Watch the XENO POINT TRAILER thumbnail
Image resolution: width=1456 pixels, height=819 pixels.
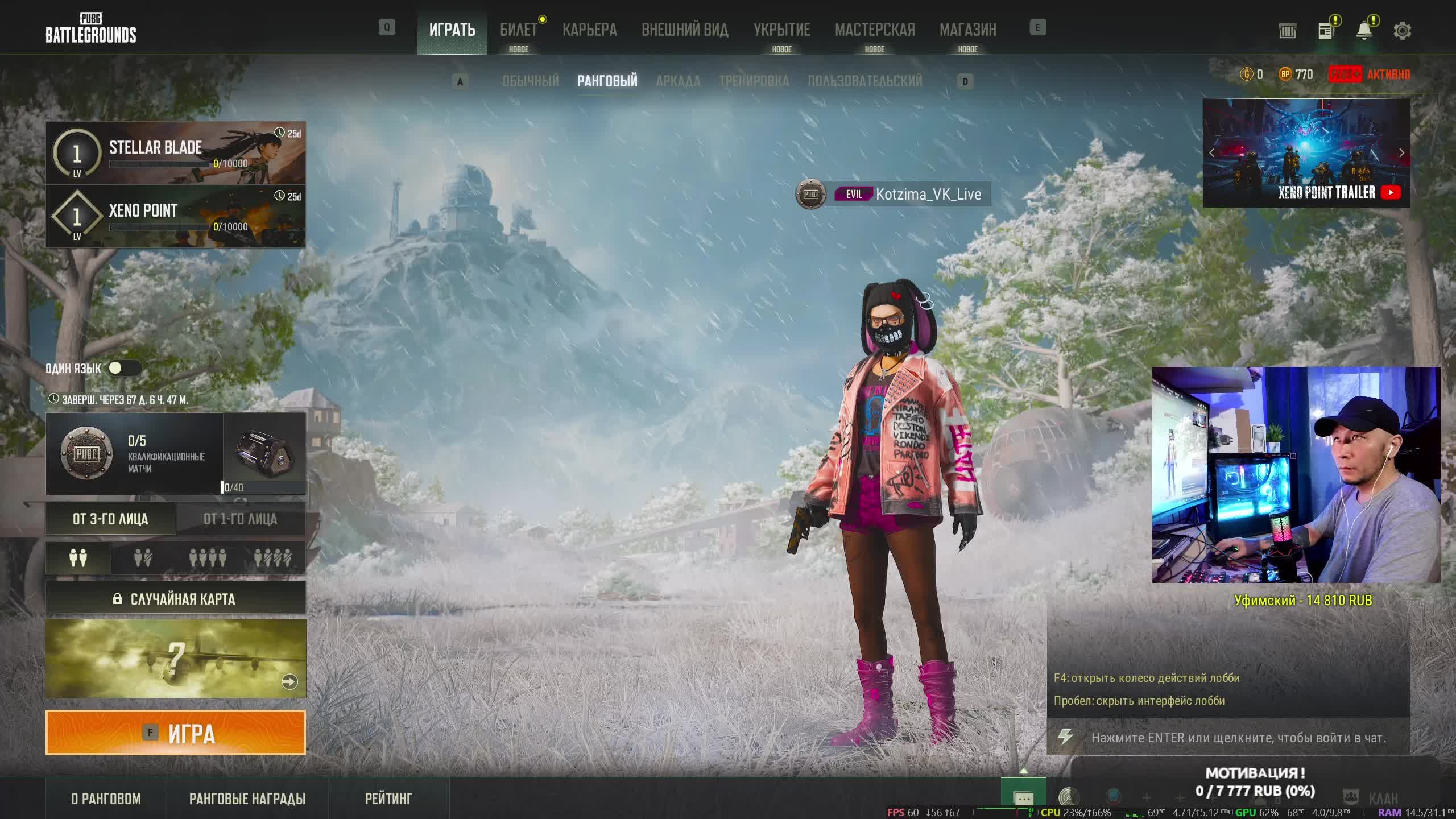tap(1306, 152)
